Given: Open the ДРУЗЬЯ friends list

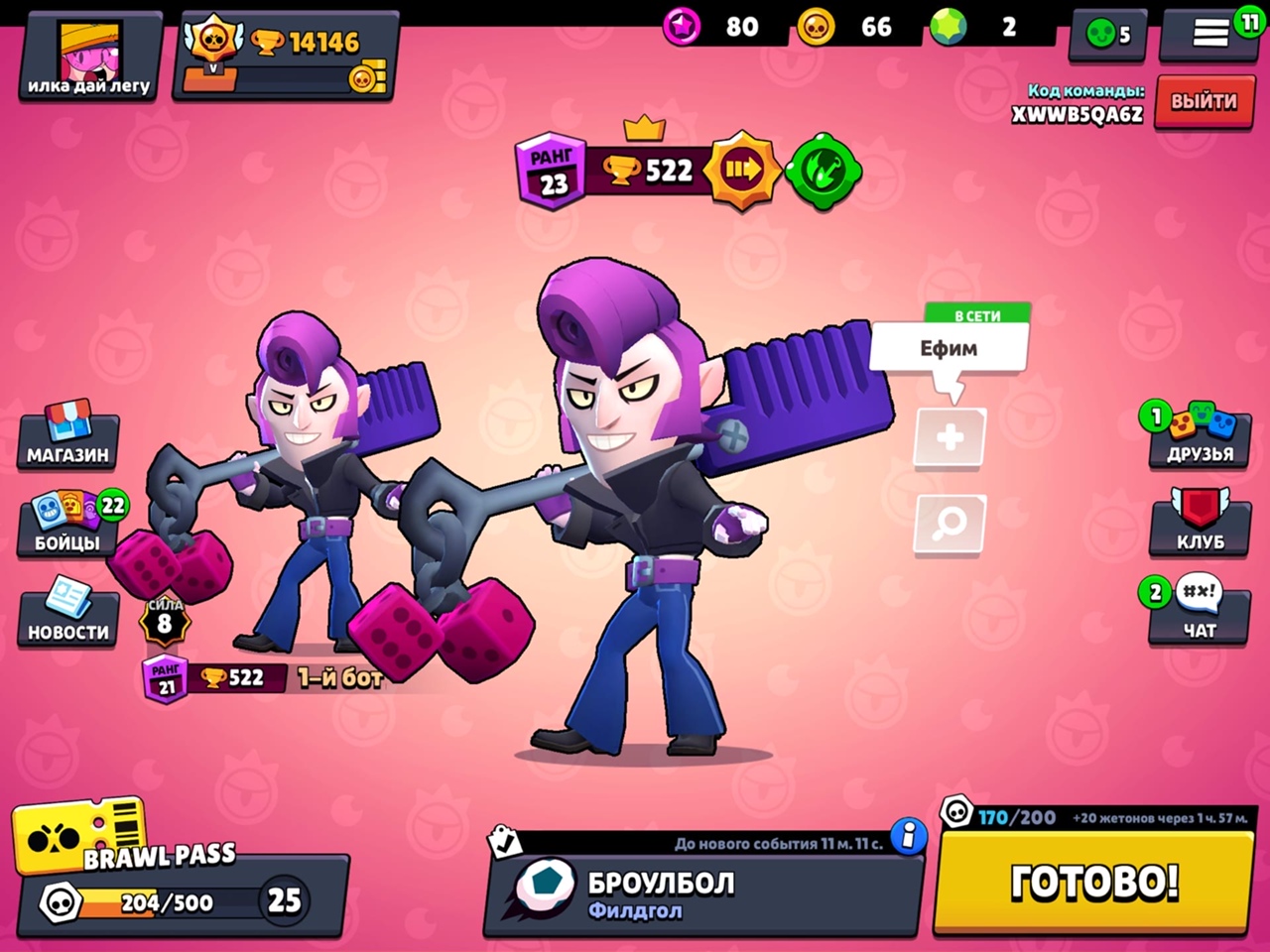Looking at the screenshot, I should coord(1199,436).
